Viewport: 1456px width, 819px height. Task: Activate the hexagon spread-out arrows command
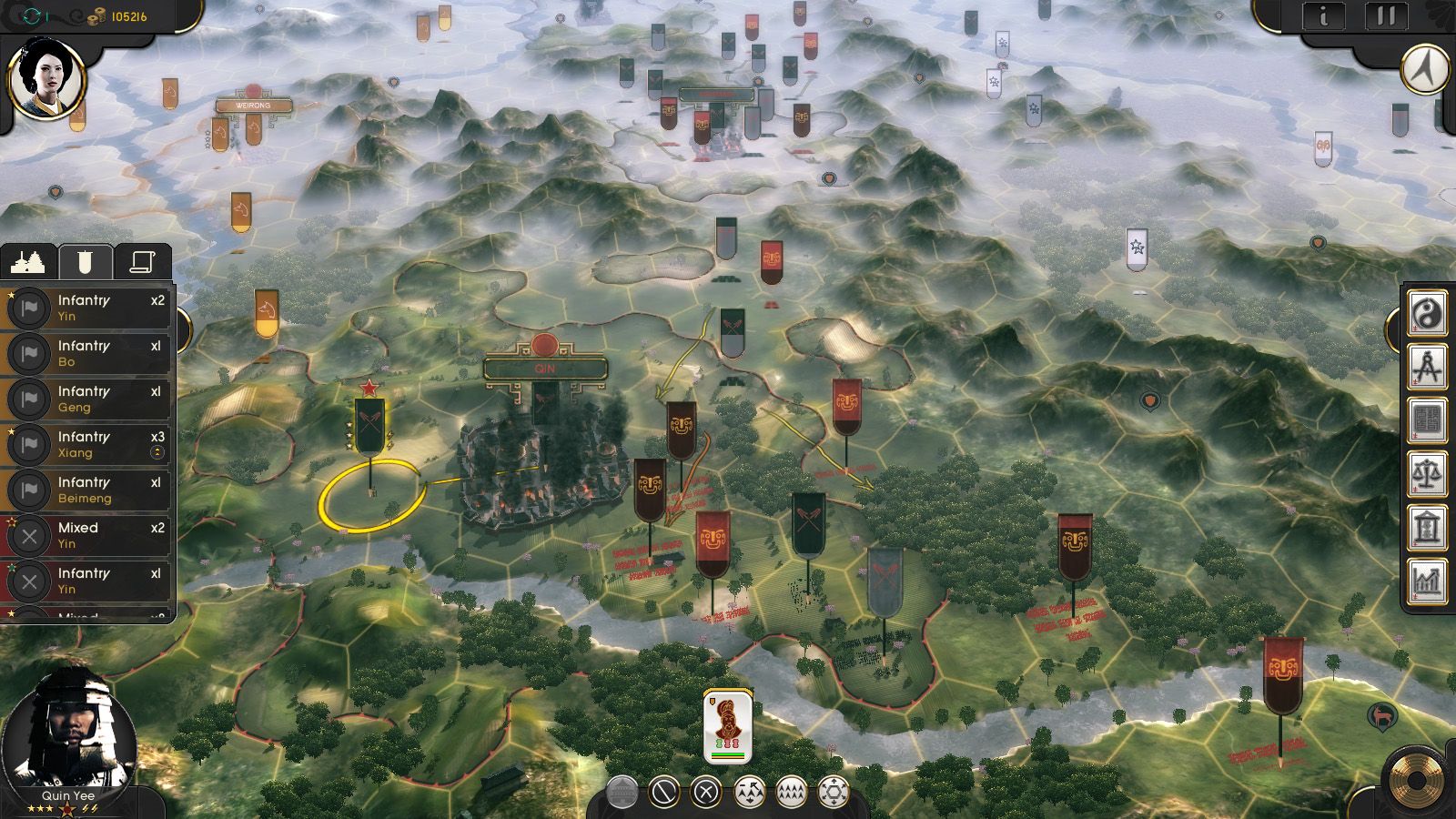(x=834, y=793)
